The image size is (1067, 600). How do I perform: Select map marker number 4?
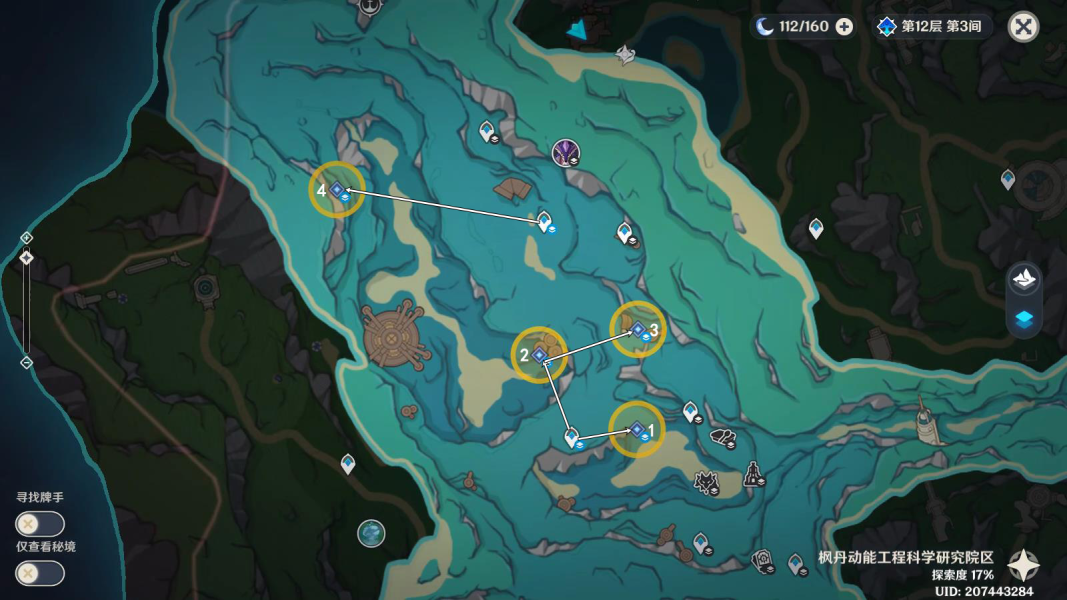(x=337, y=189)
